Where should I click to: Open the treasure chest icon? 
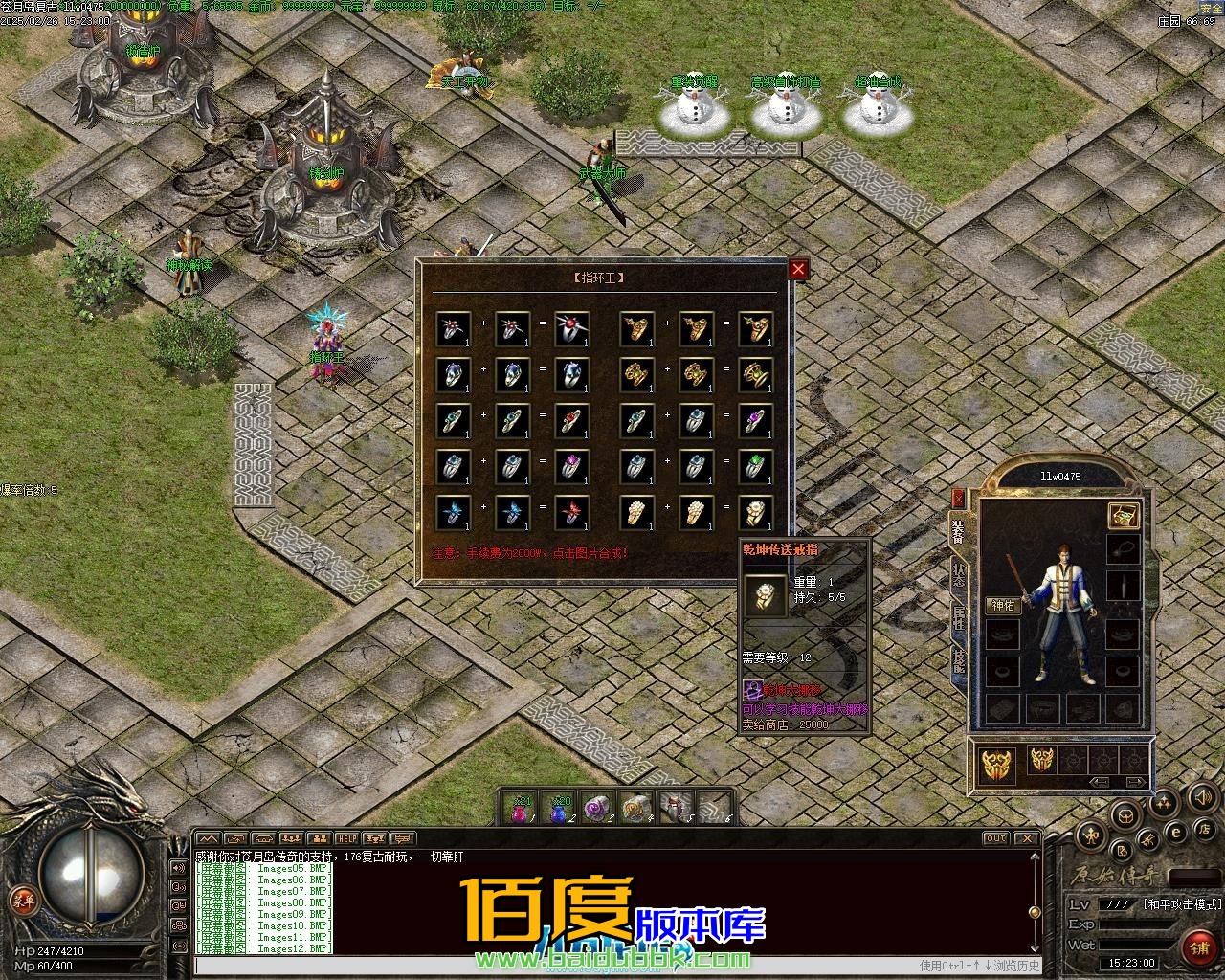coord(1123,515)
